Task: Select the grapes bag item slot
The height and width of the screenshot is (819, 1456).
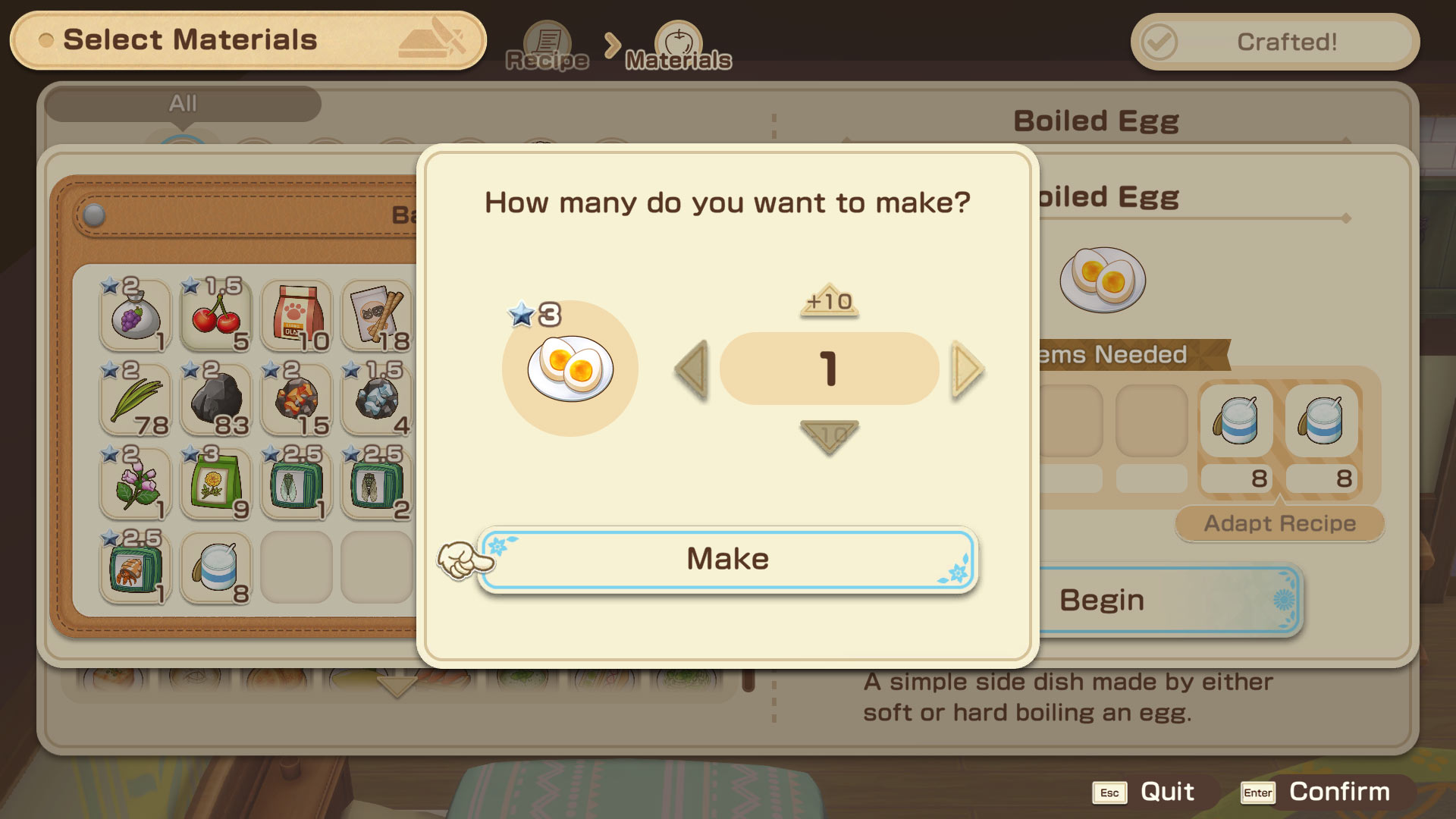Action: 135,315
